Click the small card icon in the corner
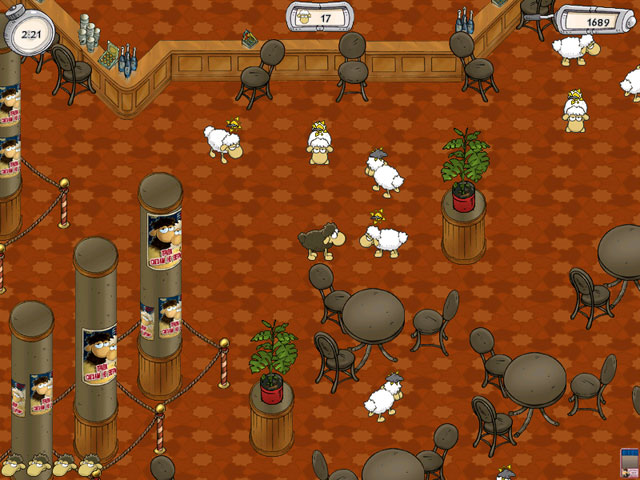640x480 pixels. coord(630,465)
